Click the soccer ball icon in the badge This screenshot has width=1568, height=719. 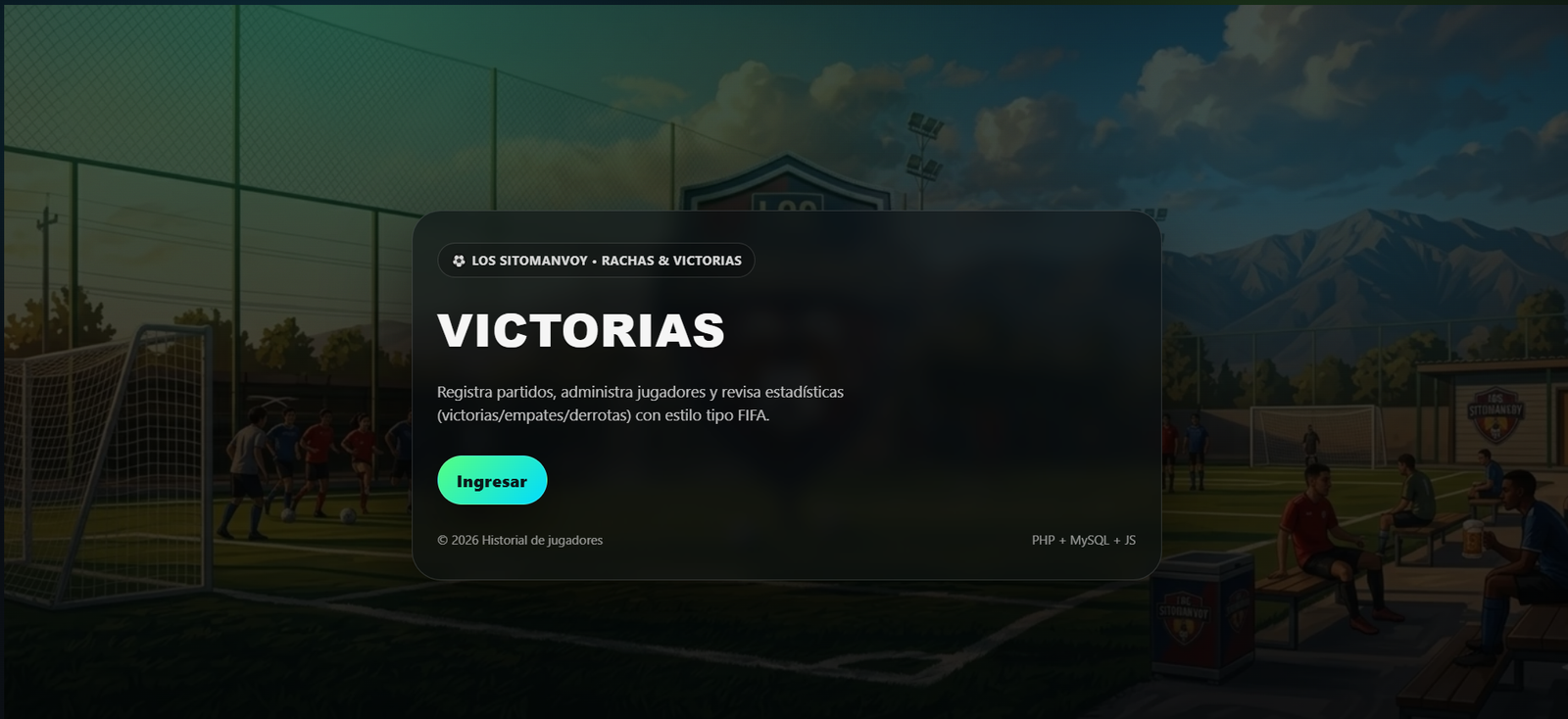(459, 261)
